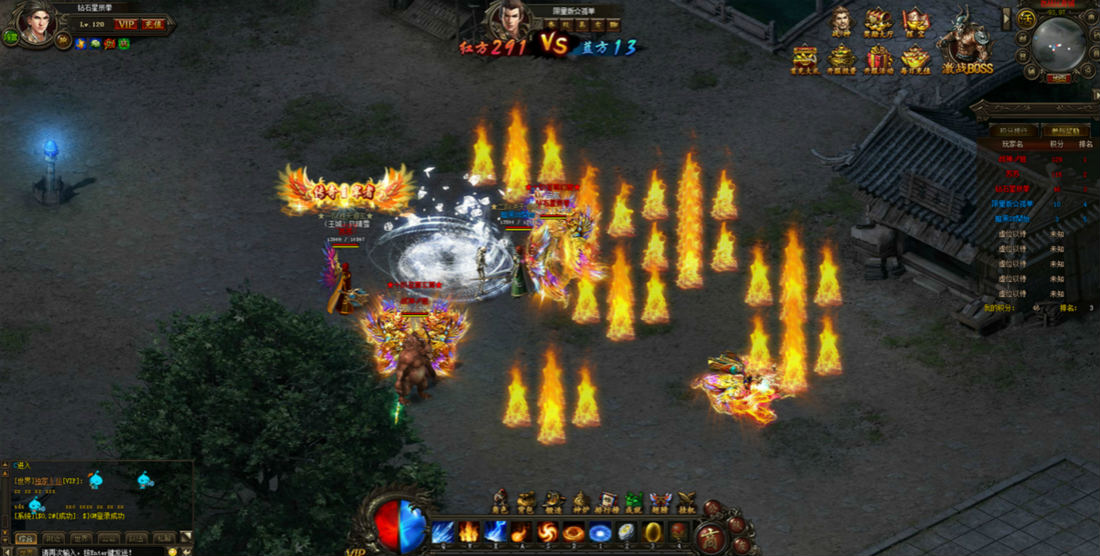Cast the fire wall flames skill
1100x556 pixels.
(x=469, y=532)
